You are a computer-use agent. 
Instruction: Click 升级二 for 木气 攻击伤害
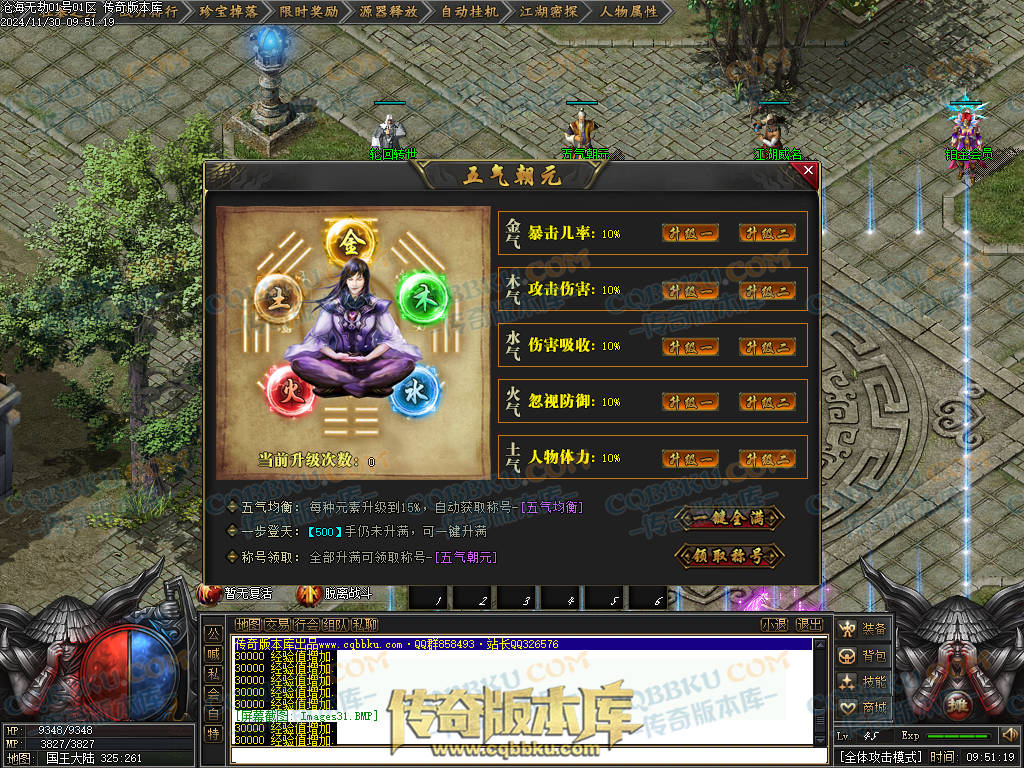coord(767,290)
